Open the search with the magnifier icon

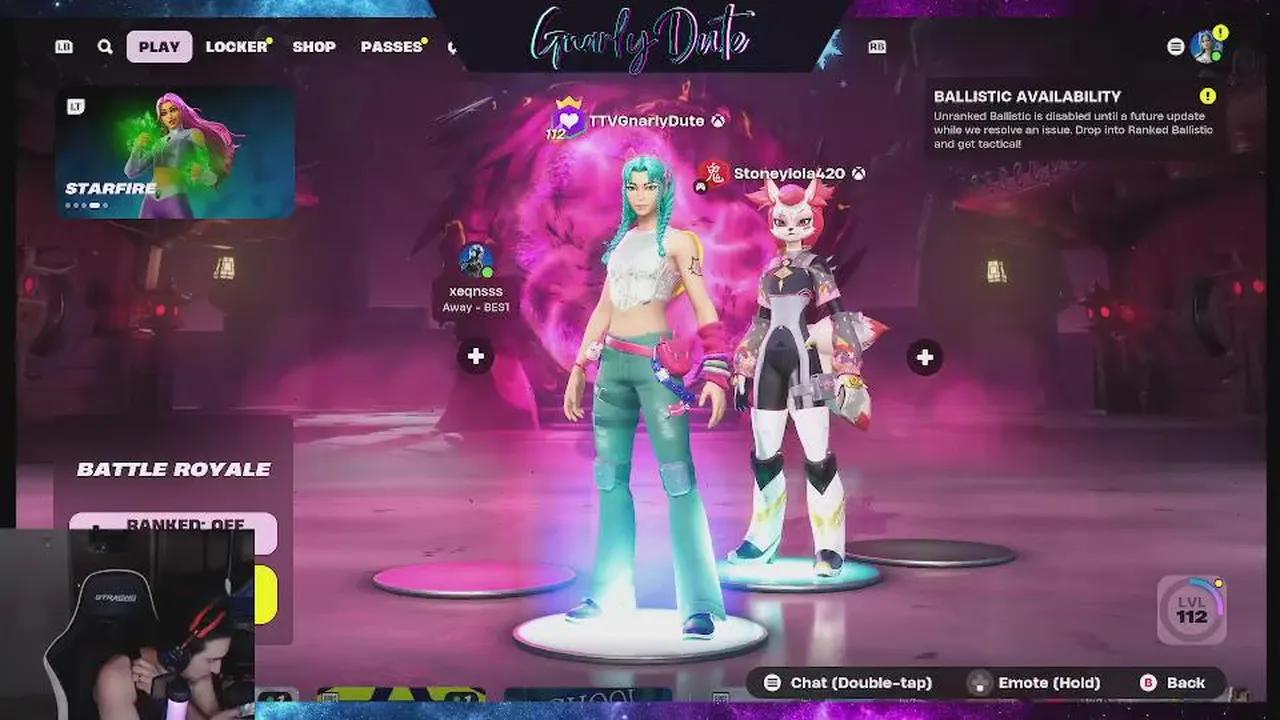(104, 46)
